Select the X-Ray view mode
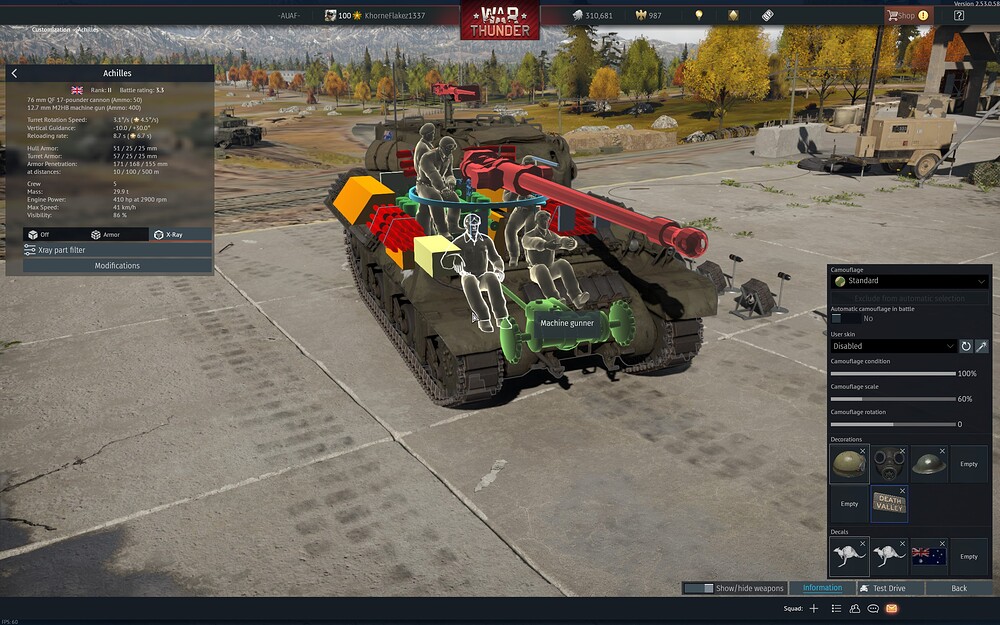 [x=170, y=234]
